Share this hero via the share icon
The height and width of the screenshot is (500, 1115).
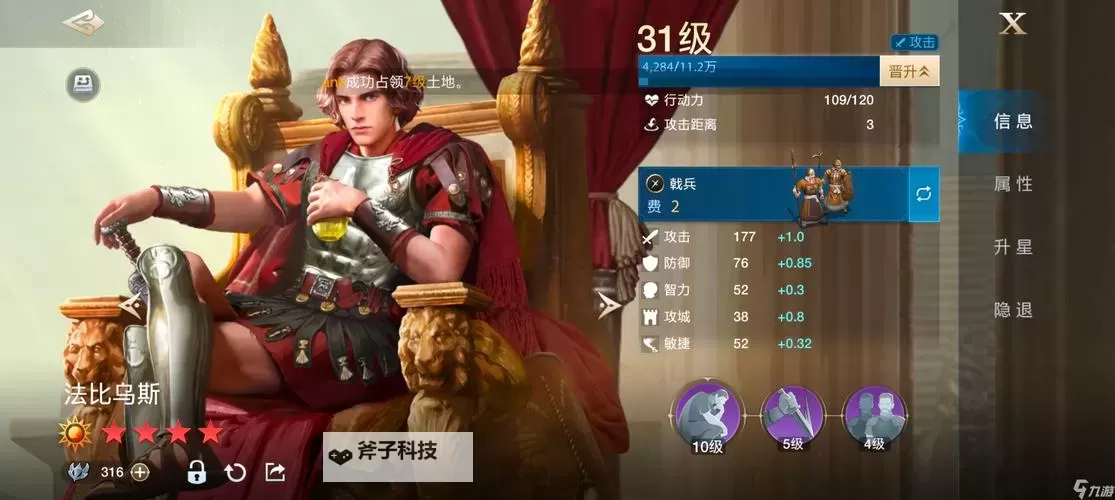click(275, 472)
